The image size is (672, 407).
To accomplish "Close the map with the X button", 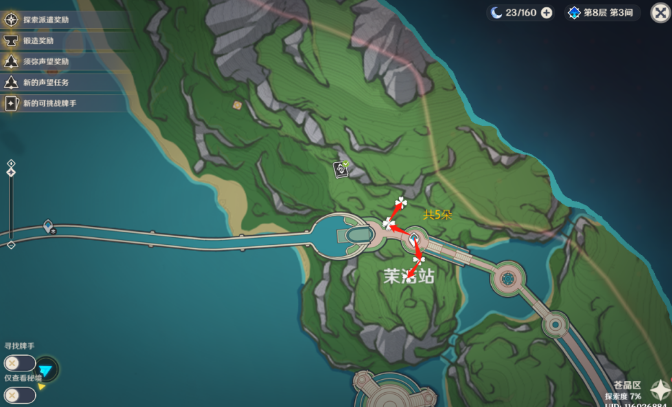I will click(659, 12).
